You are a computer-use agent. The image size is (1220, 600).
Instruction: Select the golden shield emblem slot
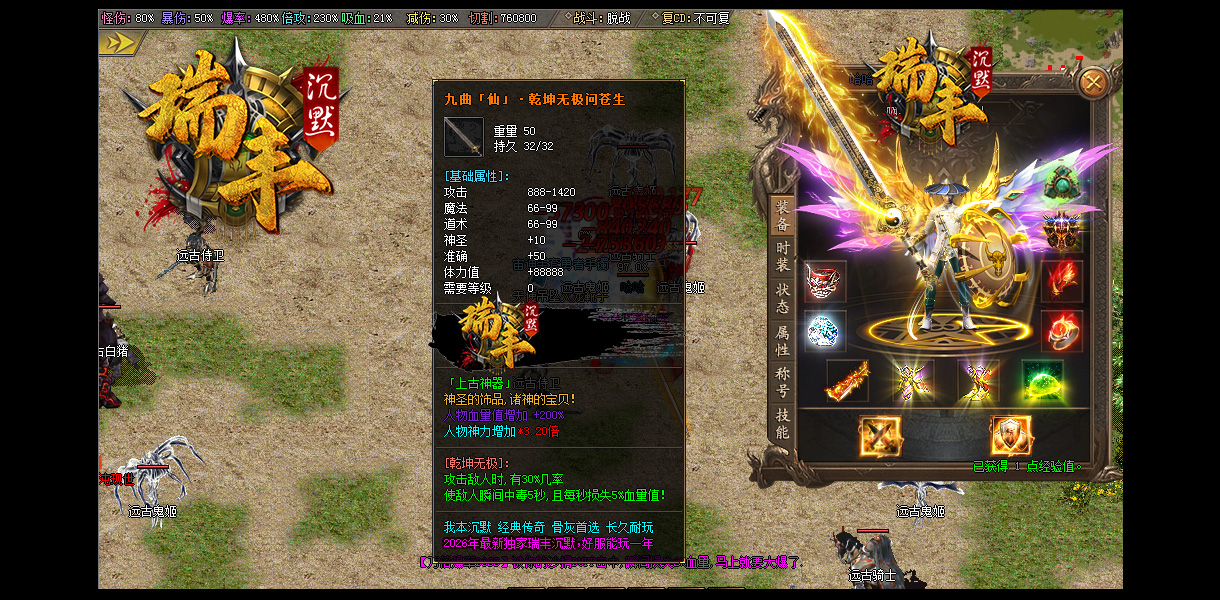click(1011, 436)
